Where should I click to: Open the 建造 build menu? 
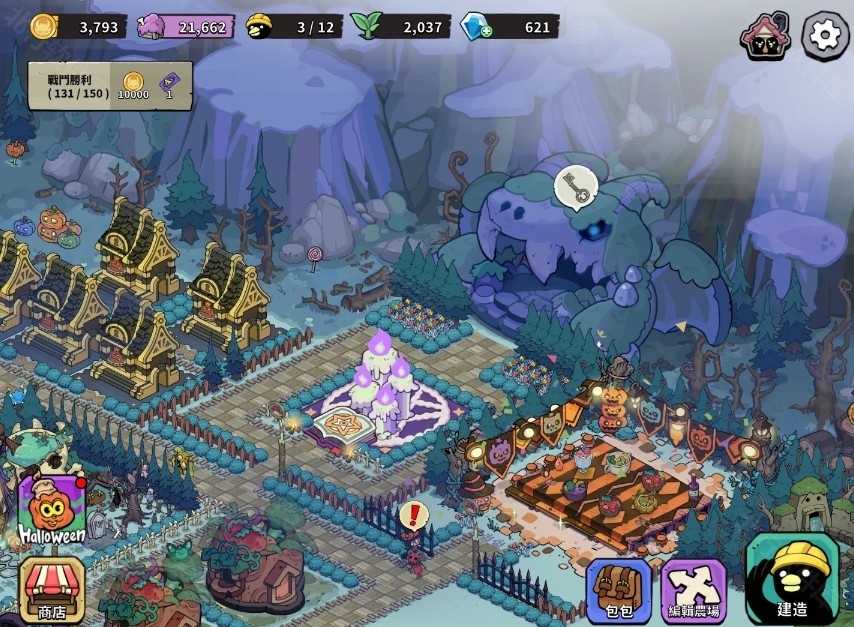[792, 580]
